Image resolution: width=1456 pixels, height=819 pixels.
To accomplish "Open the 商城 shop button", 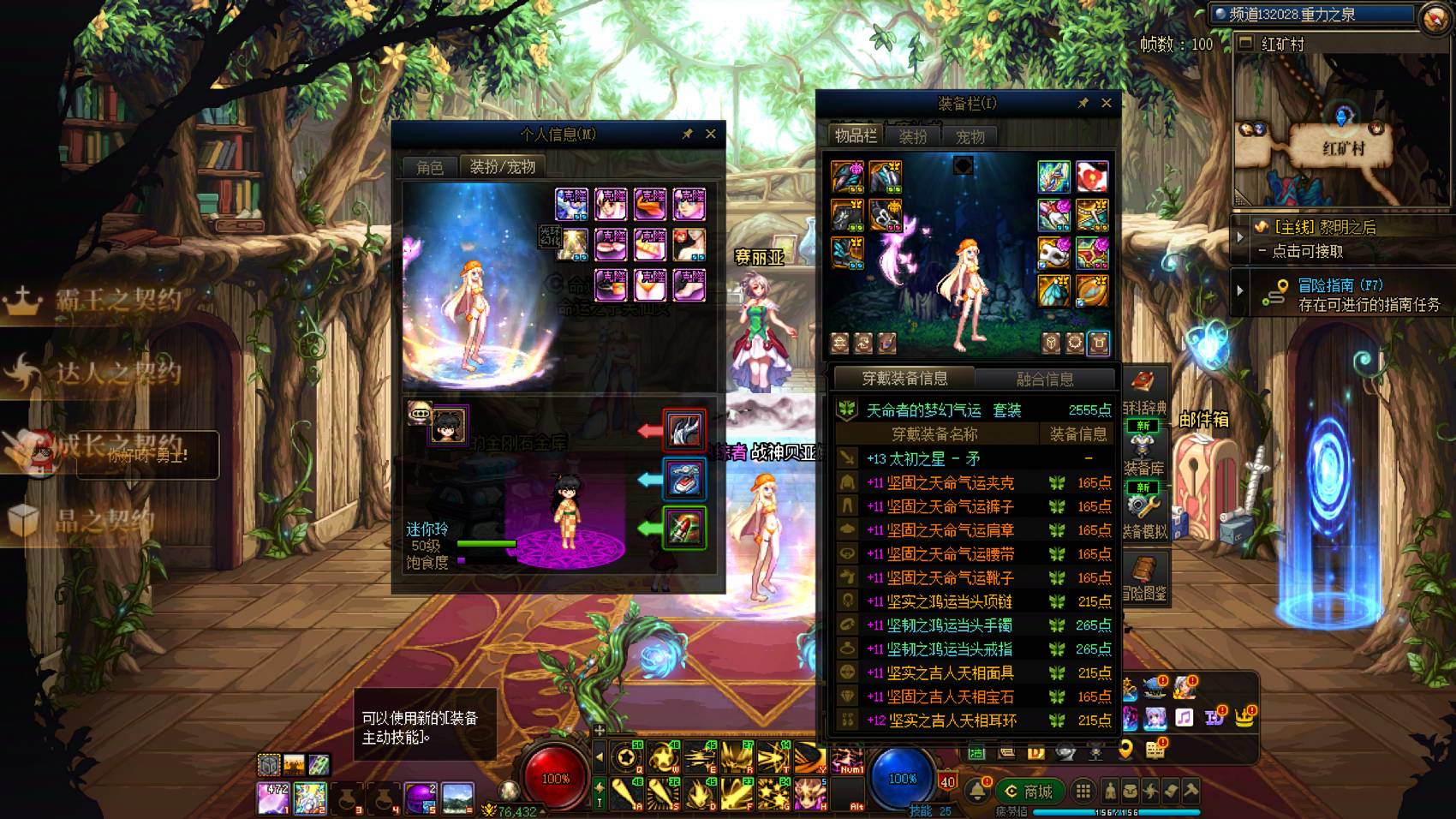I will (1029, 792).
